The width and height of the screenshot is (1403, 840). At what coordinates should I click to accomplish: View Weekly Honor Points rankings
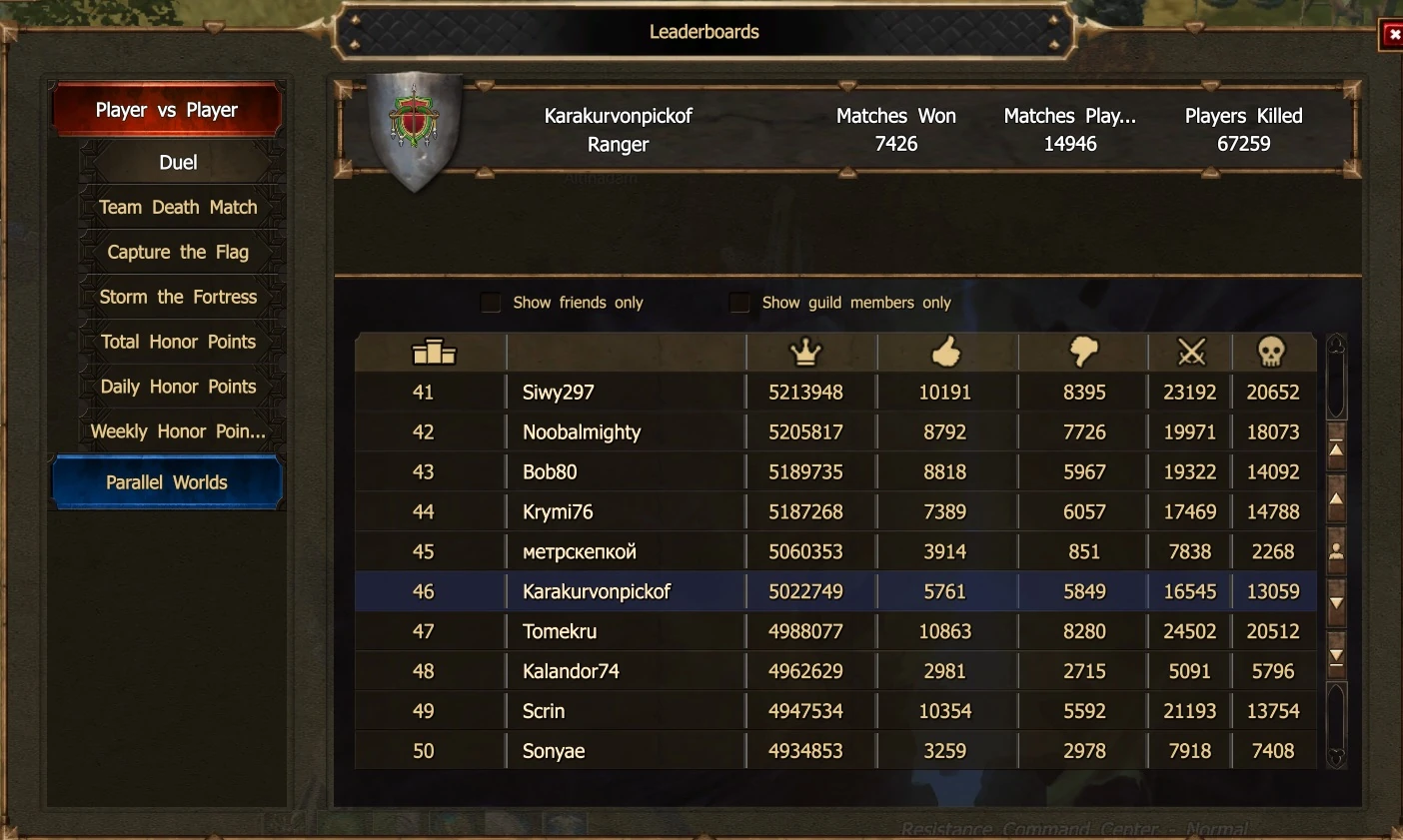(179, 430)
